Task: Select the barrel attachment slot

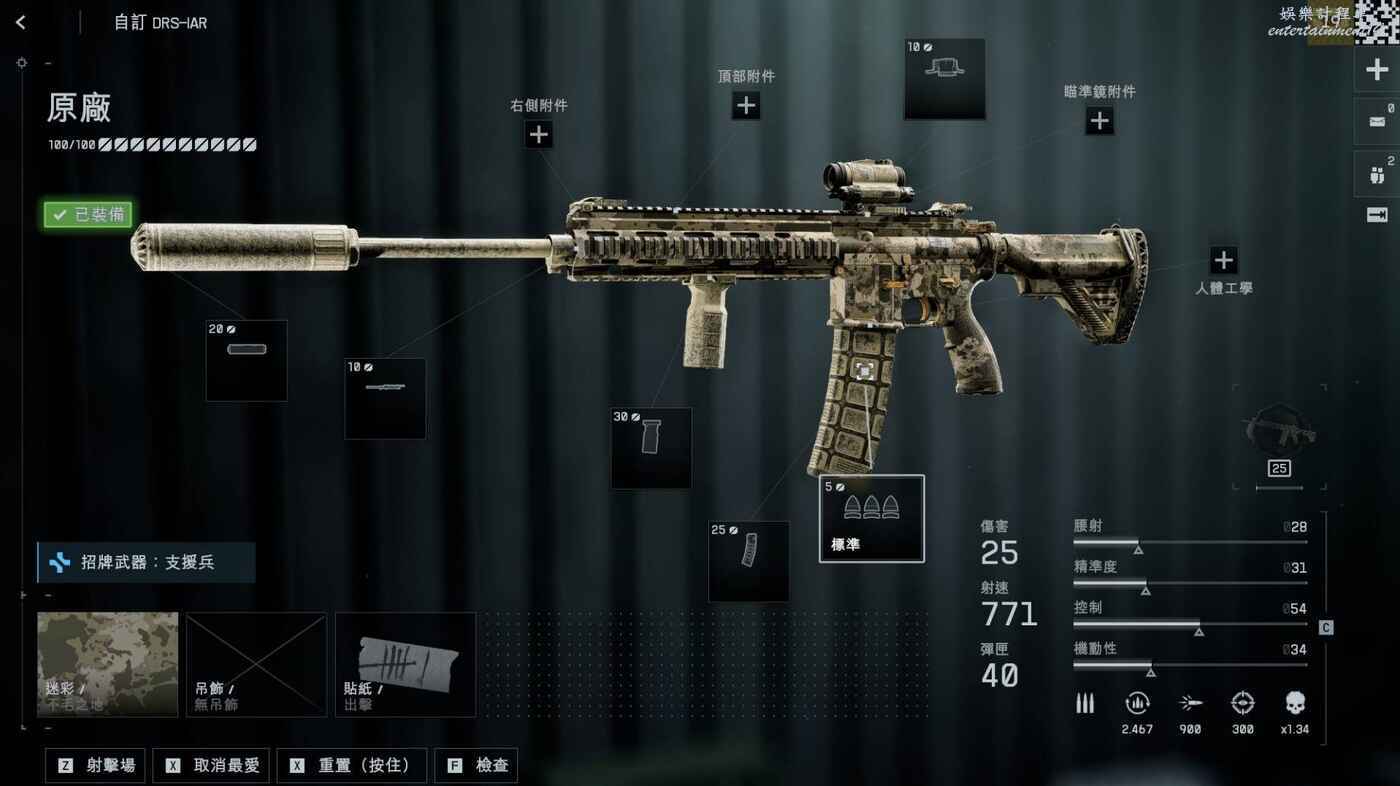Action: 385,398
